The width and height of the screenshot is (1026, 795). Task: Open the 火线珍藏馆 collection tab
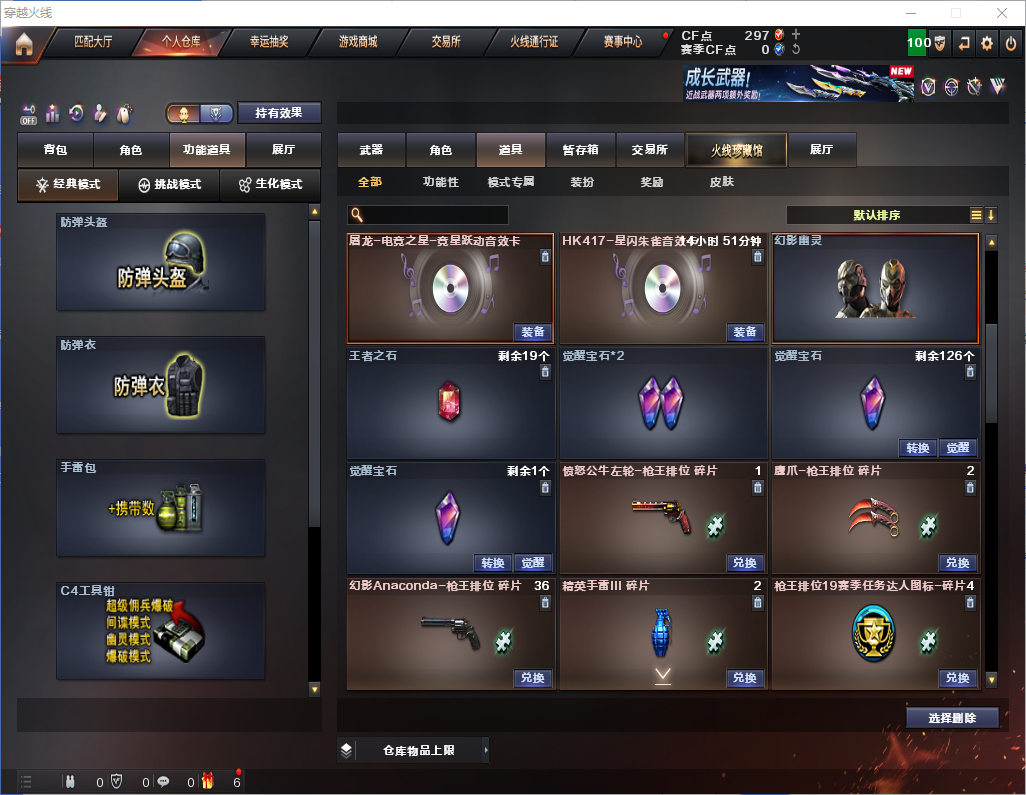click(x=736, y=150)
